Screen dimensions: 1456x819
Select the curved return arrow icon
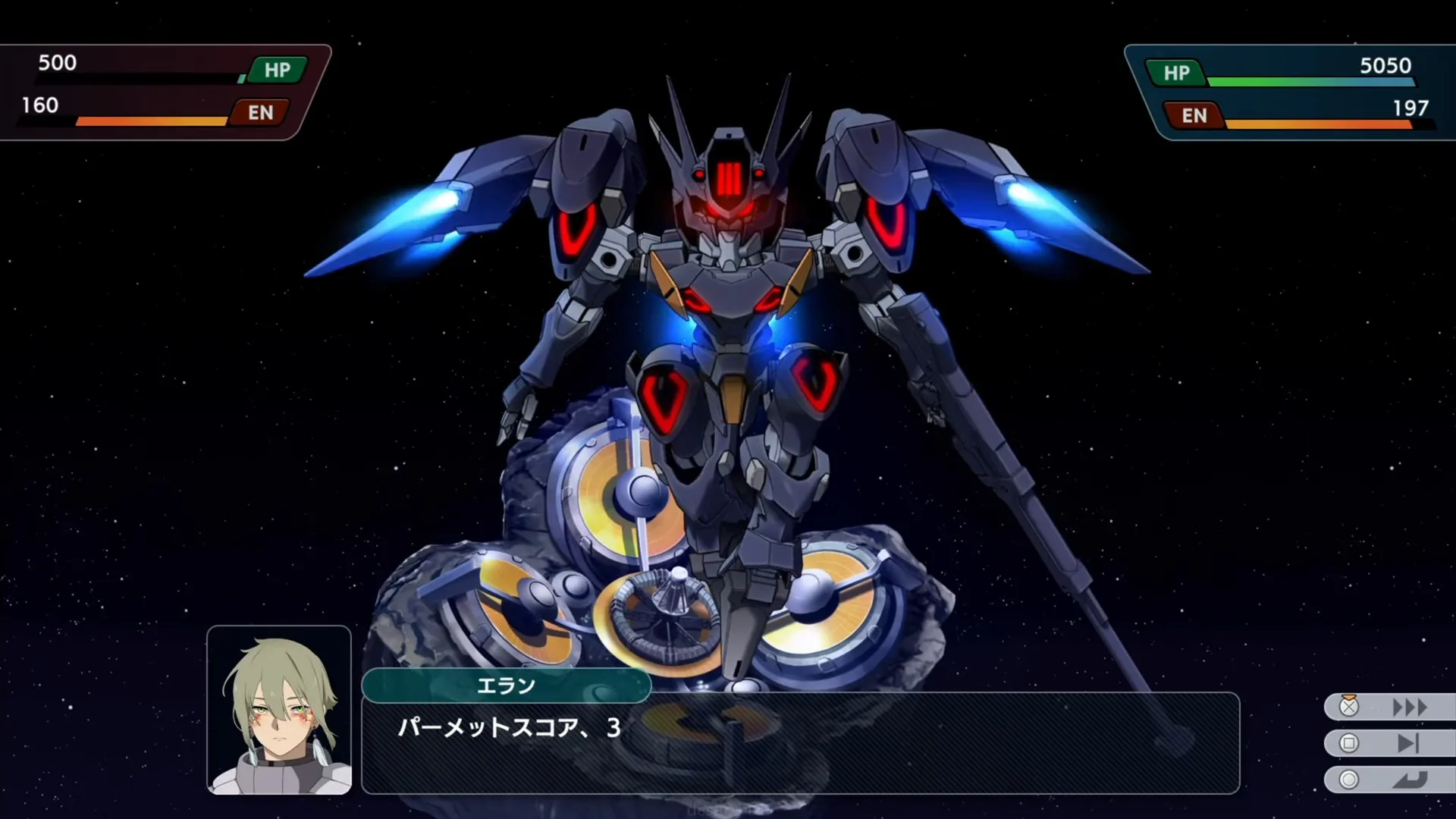tap(1409, 780)
